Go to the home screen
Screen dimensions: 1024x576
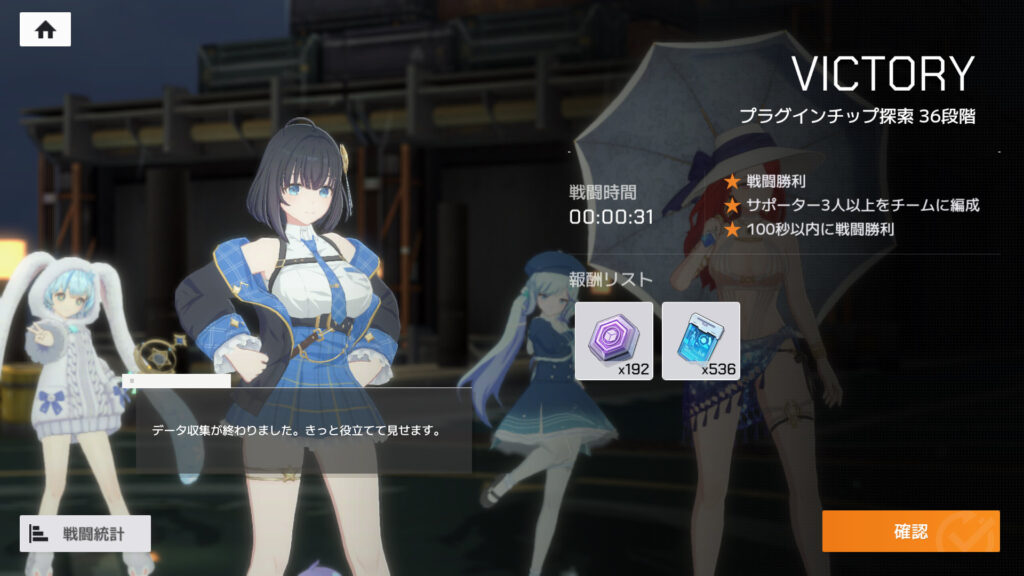(45, 29)
